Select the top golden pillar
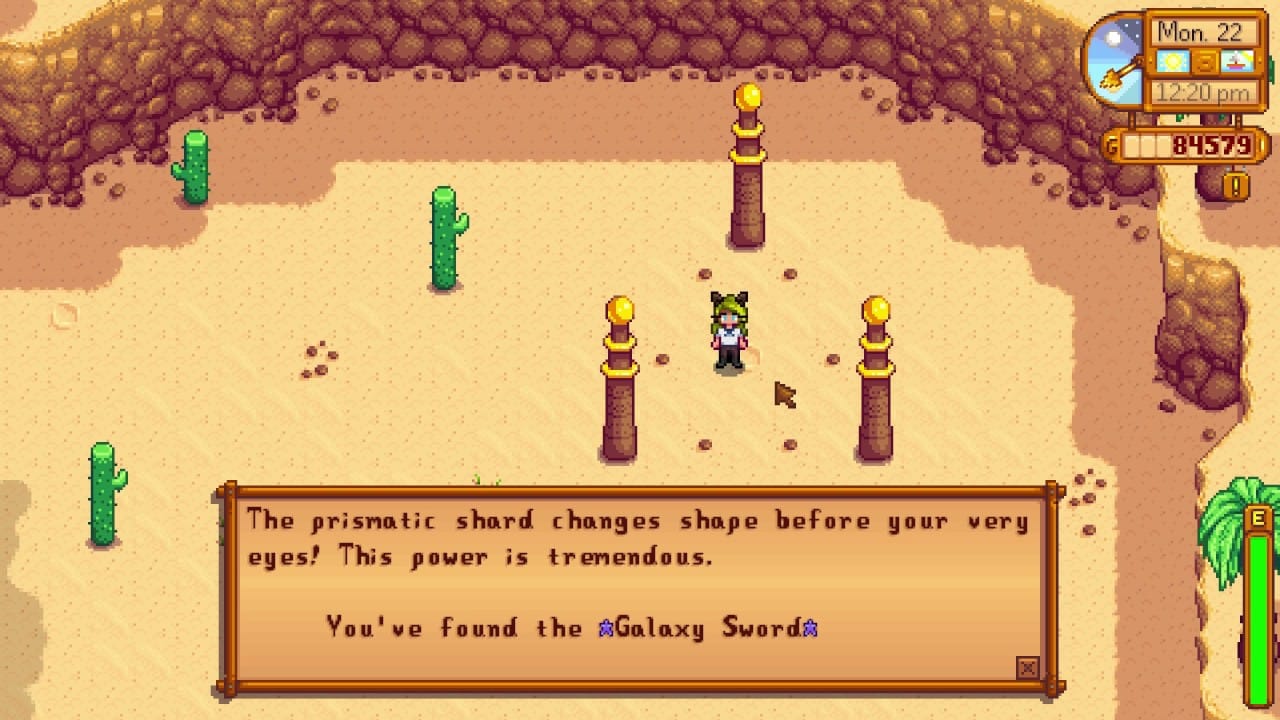1280x720 pixels. 746,170
